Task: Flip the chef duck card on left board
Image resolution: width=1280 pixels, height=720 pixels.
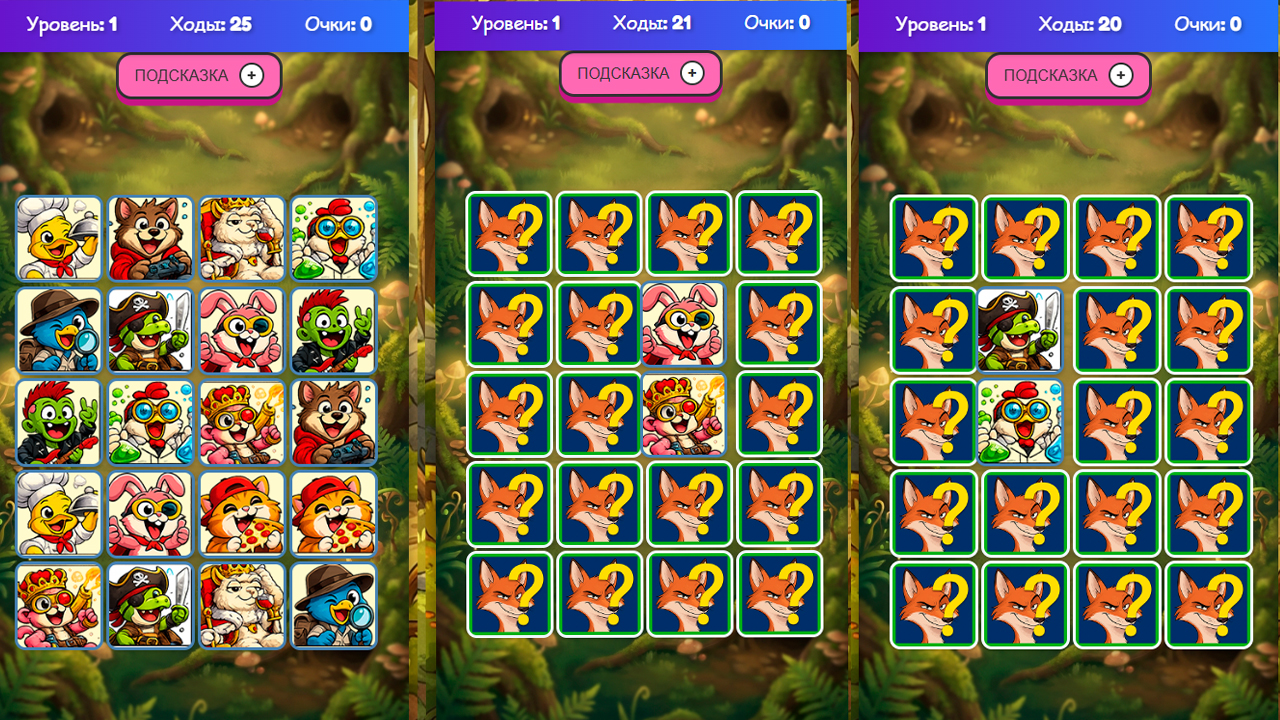Action: (x=58, y=238)
